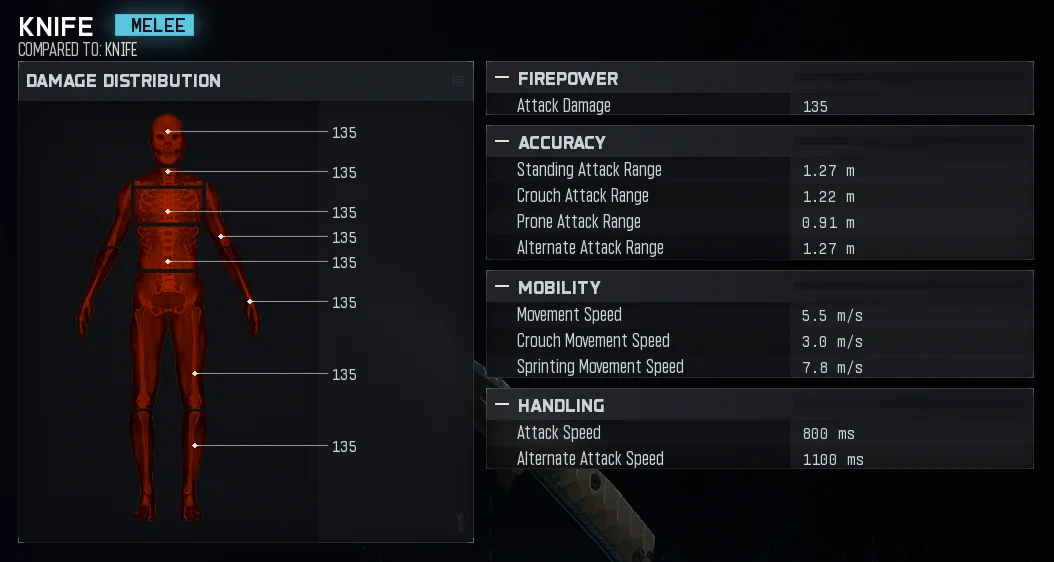
Task: Collapse the Firepower stats section
Action: (x=502, y=78)
